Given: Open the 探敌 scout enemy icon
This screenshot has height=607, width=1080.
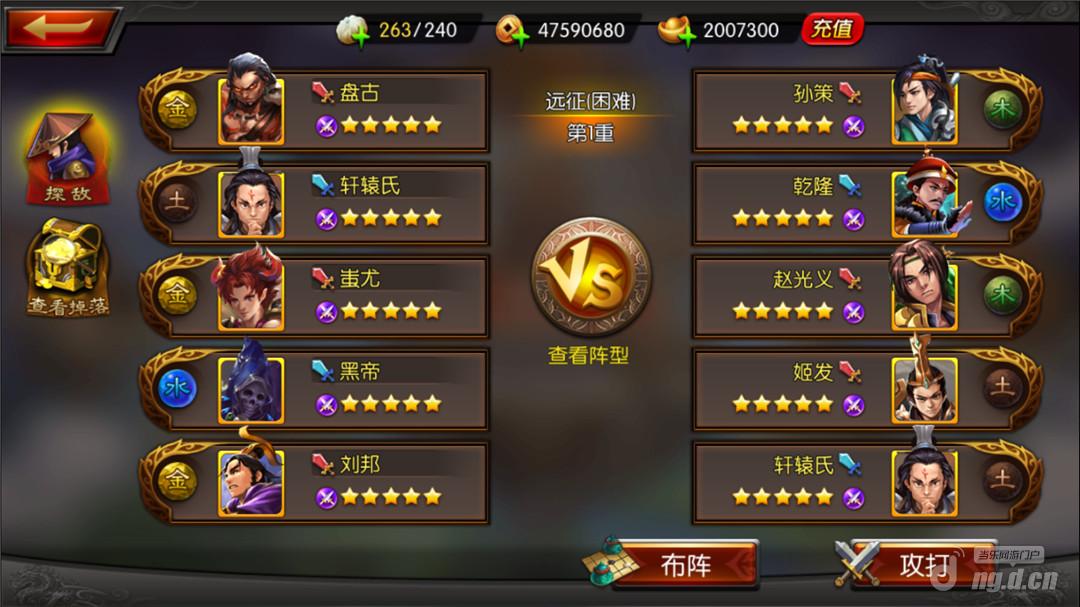Looking at the screenshot, I should click(x=64, y=157).
